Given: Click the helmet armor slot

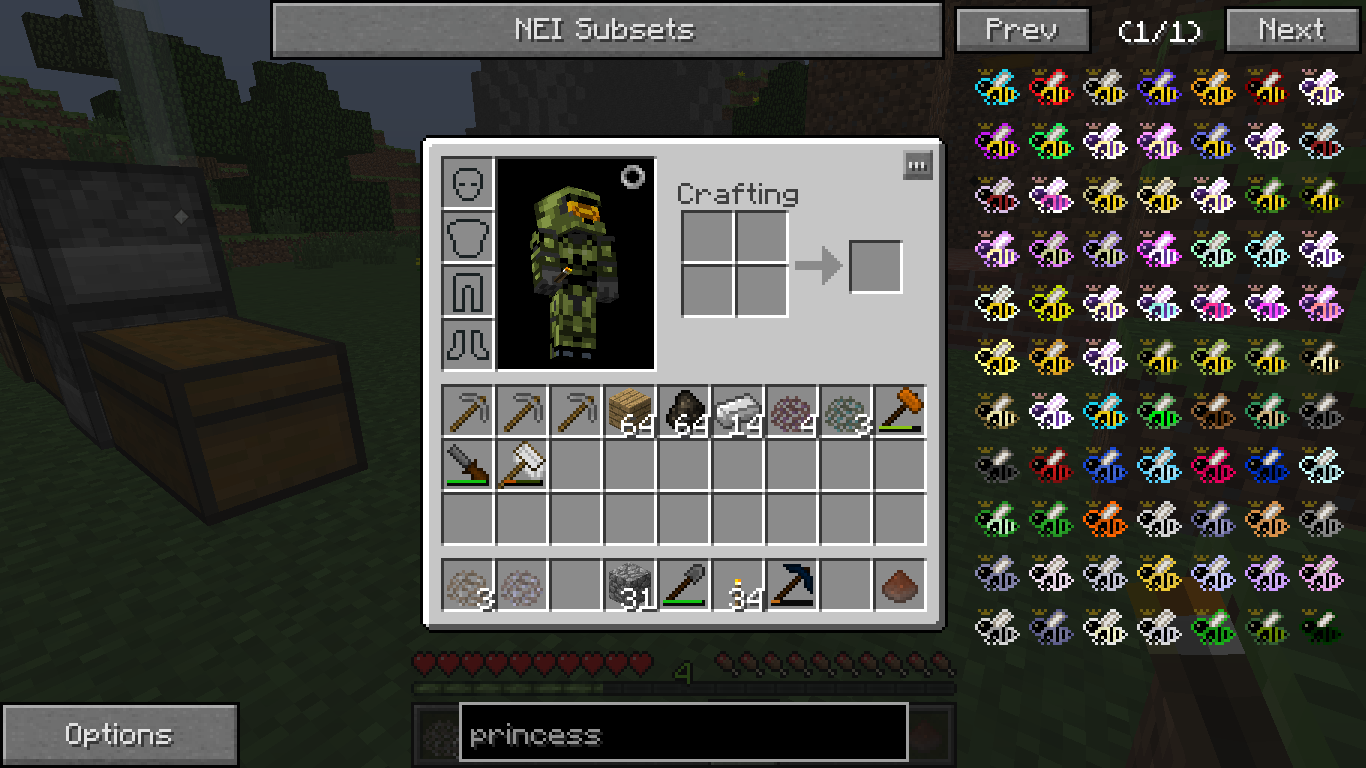Looking at the screenshot, I should click(x=468, y=183).
